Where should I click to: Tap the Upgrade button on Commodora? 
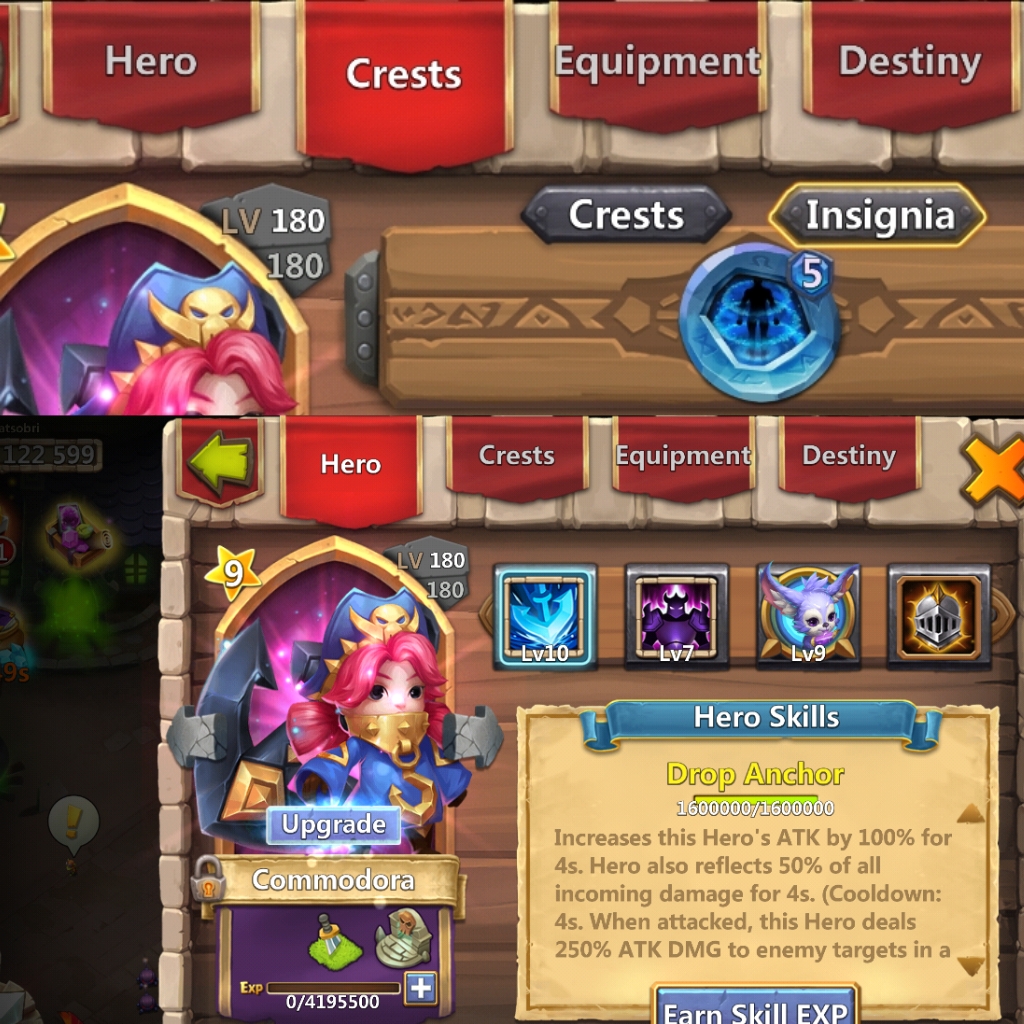(x=333, y=825)
